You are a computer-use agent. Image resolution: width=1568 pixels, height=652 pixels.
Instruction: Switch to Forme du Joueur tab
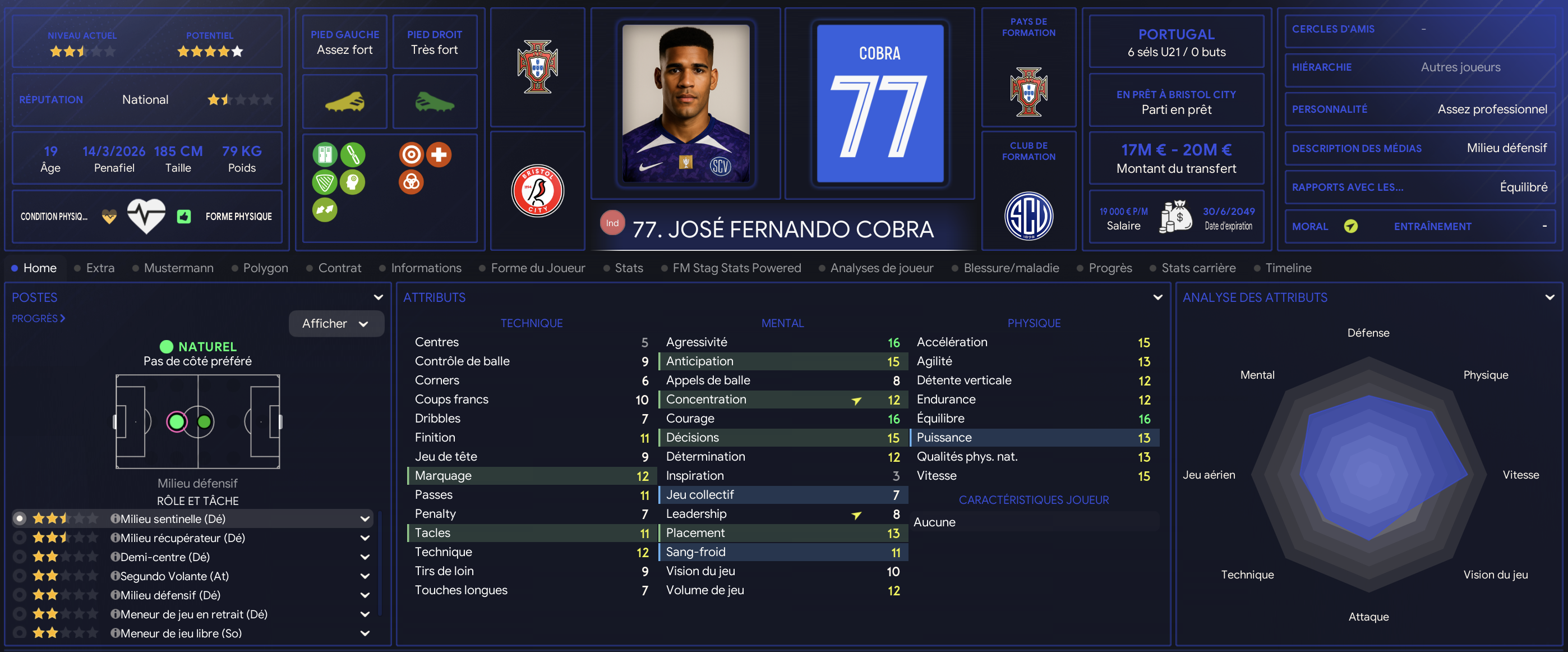(x=537, y=268)
